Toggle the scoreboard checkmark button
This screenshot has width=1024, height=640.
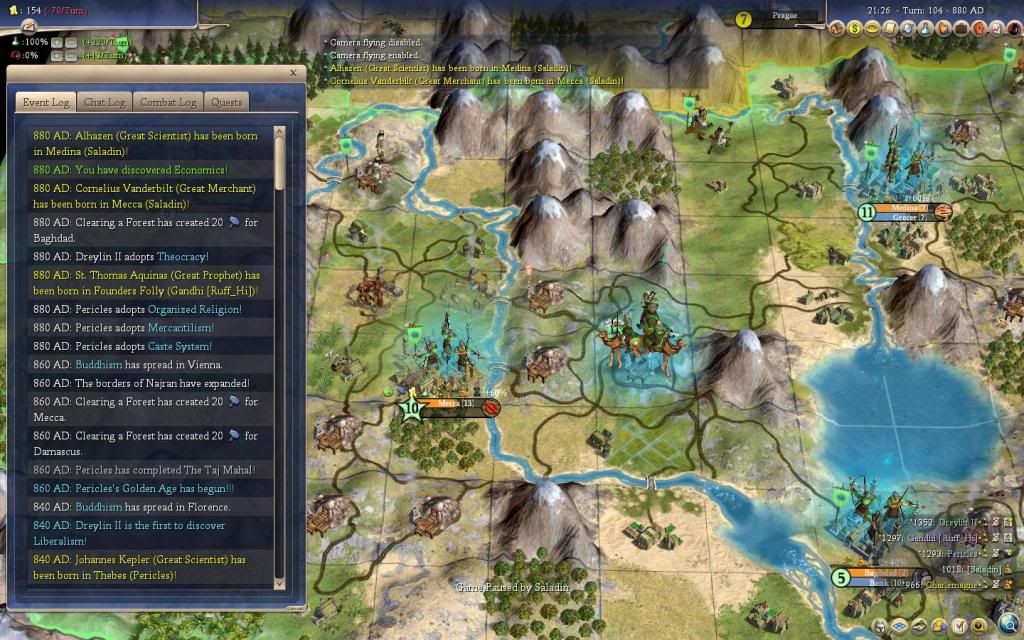(x=960, y=627)
